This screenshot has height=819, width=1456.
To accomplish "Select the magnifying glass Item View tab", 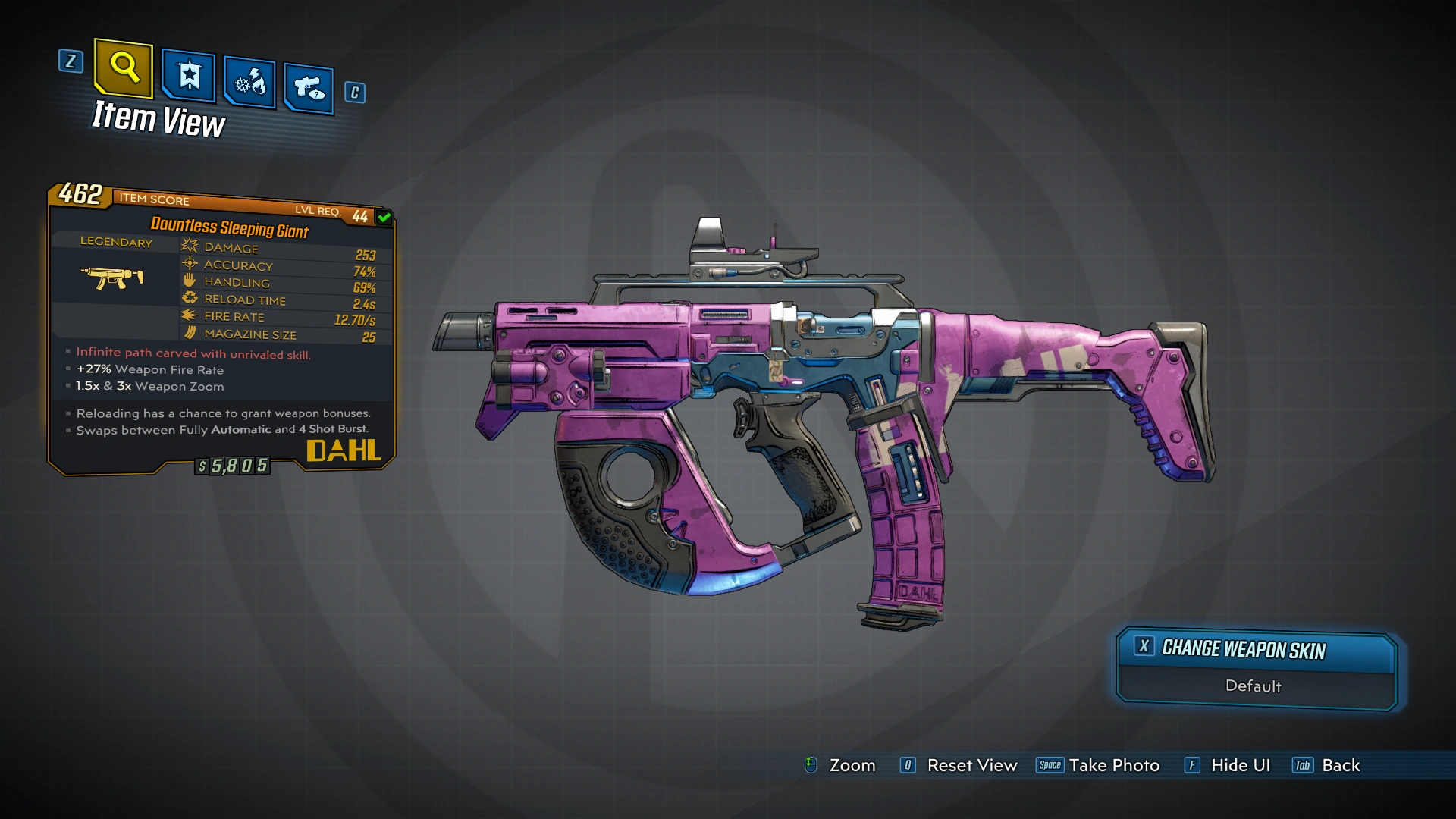I will [x=124, y=68].
